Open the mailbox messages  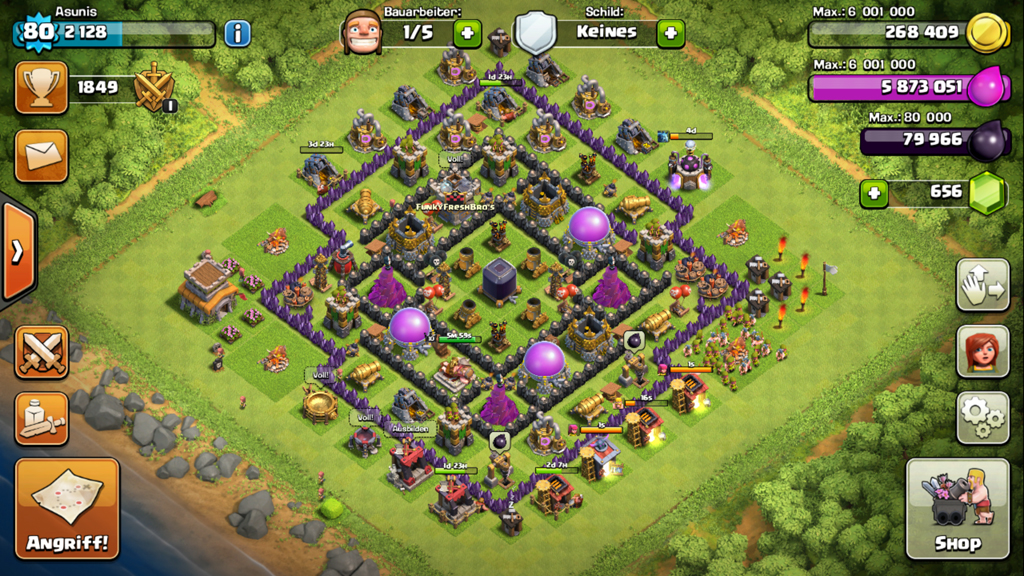pos(41,155)
